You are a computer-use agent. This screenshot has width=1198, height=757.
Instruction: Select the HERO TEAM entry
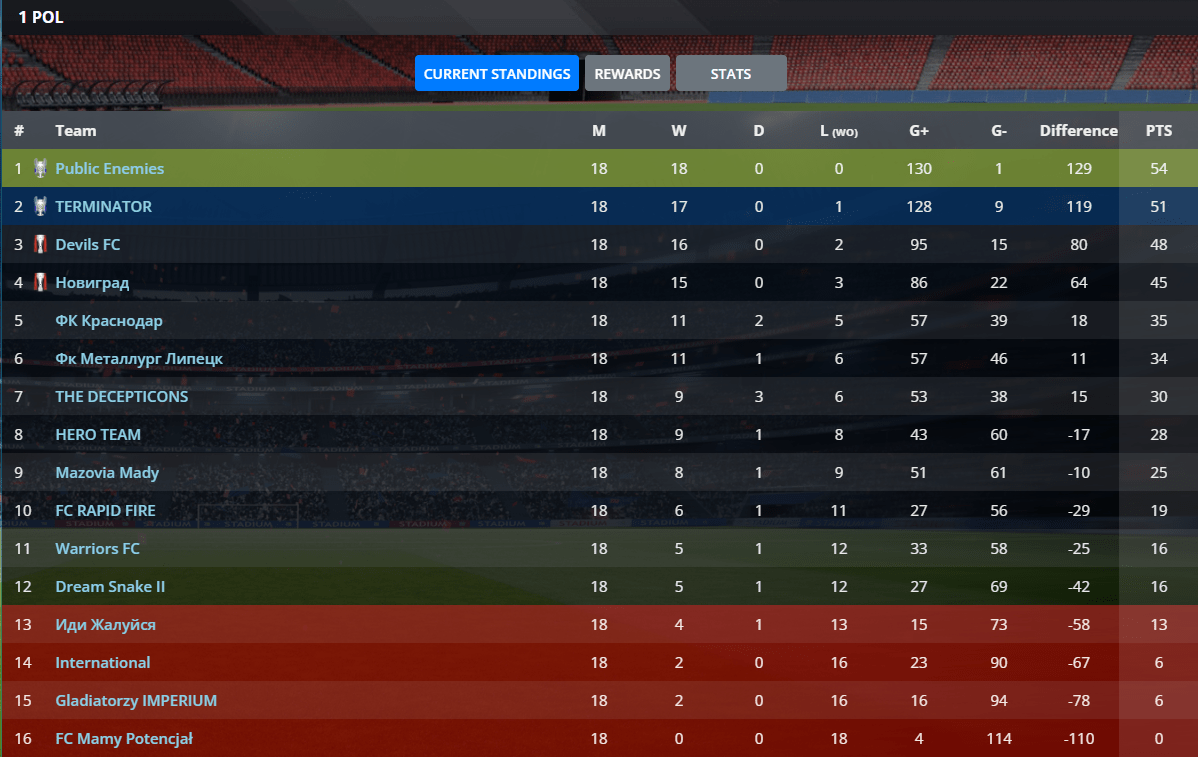pyautogui.click(x=98, y=435)
